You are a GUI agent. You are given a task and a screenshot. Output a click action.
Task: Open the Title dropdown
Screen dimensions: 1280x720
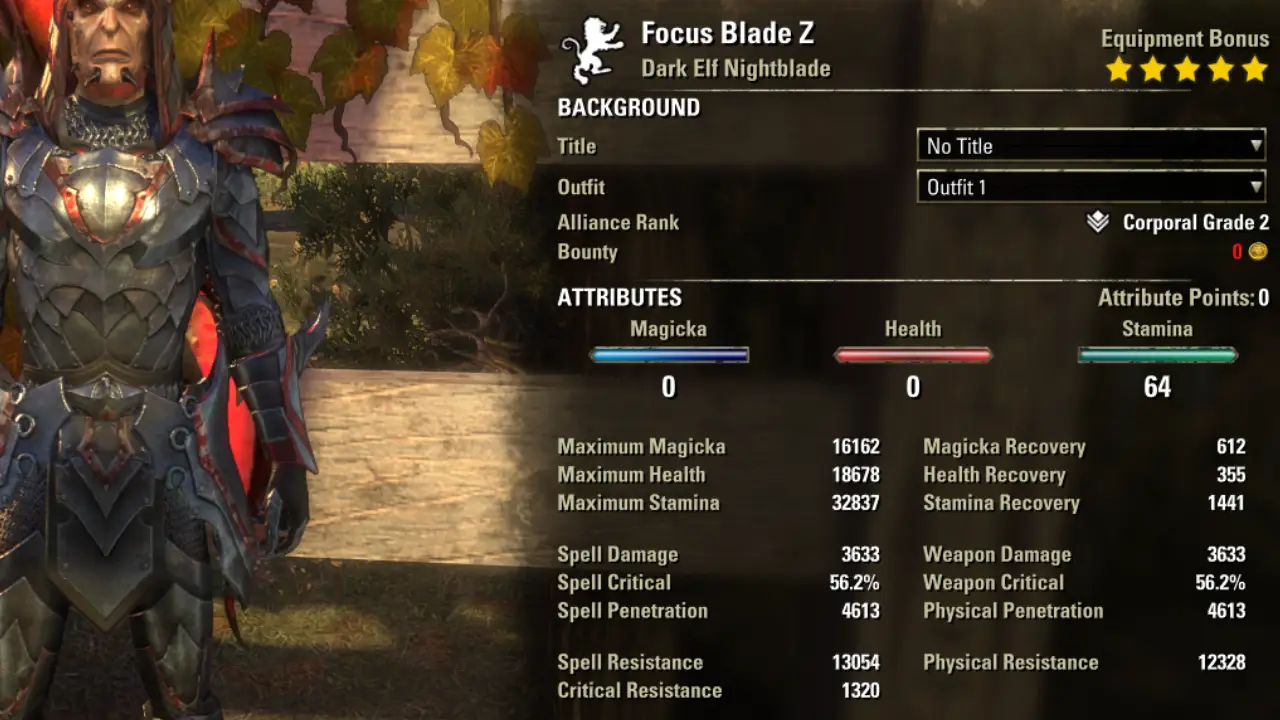coord(1091,146)
